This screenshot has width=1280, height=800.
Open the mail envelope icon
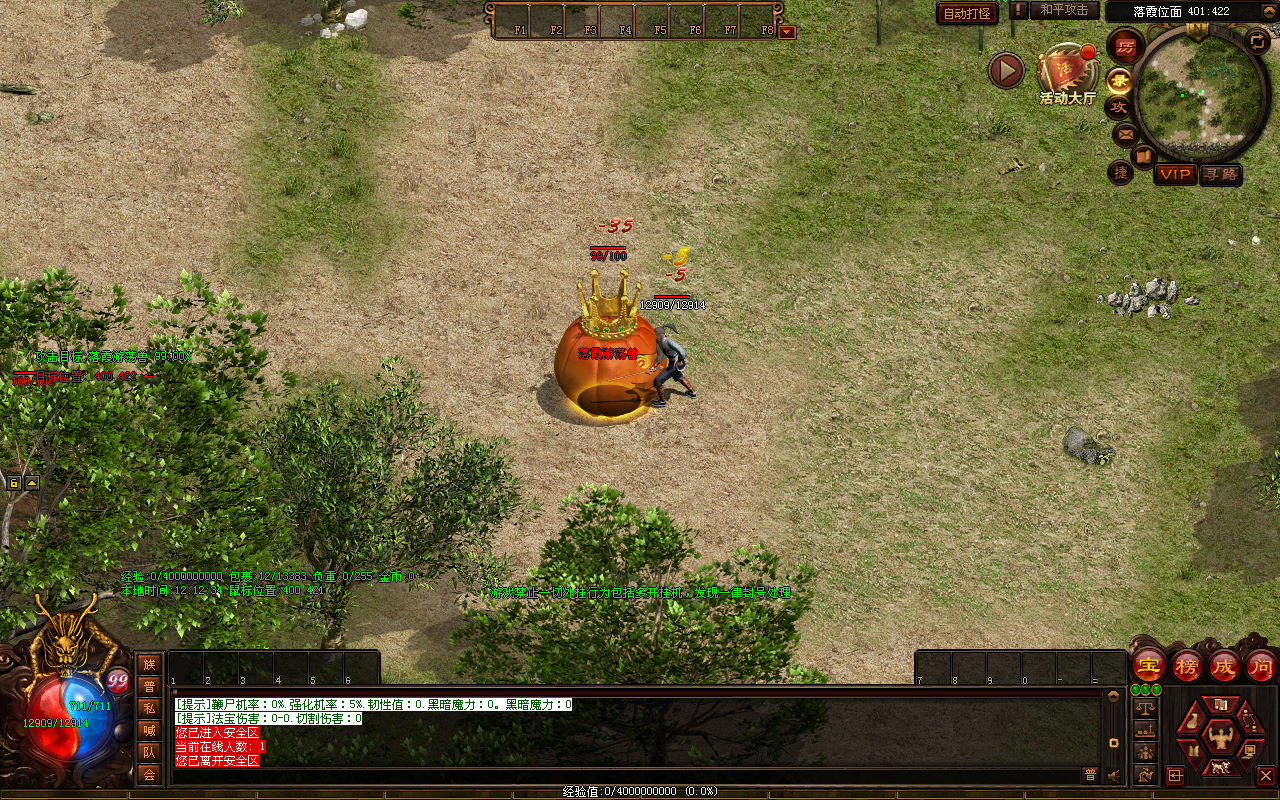(1126, 133)
